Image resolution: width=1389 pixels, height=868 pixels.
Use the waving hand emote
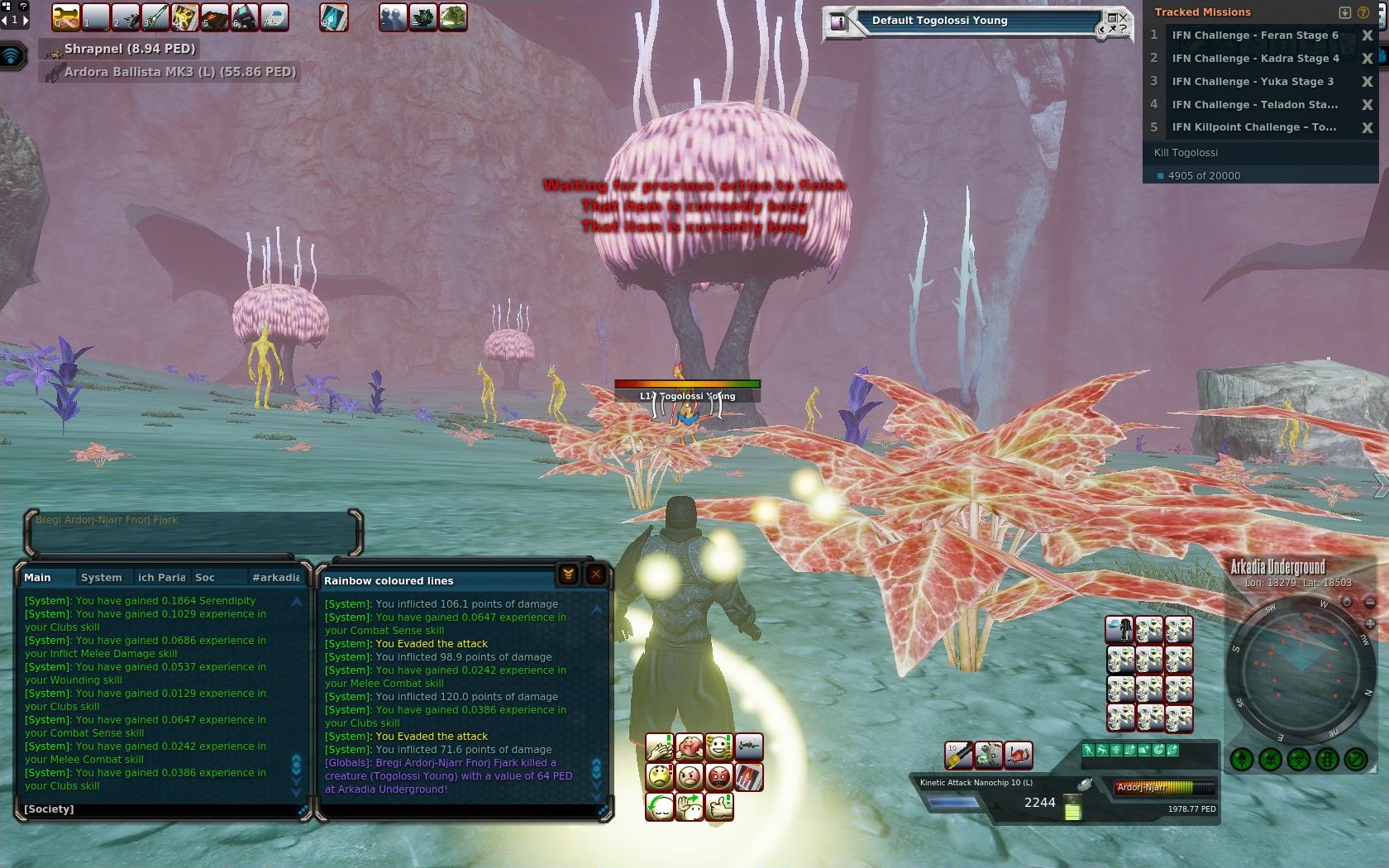[x=689, y=806]
